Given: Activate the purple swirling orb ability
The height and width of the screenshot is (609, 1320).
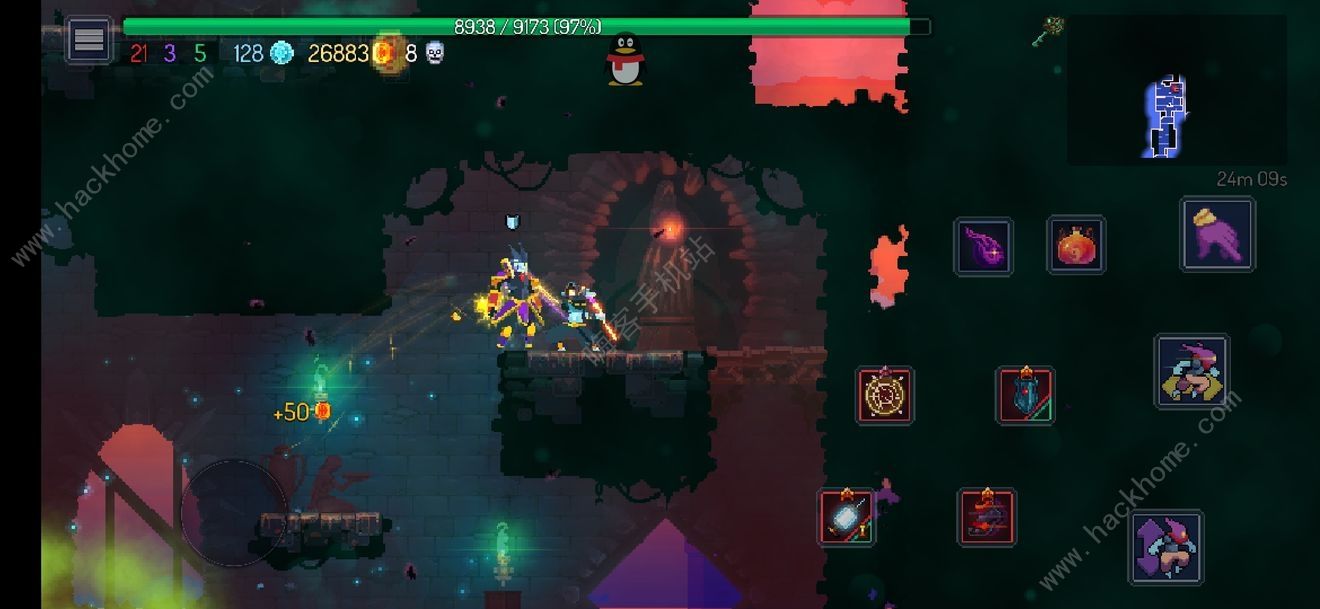Looking at the screenshot, I should (x=983, y=246).
